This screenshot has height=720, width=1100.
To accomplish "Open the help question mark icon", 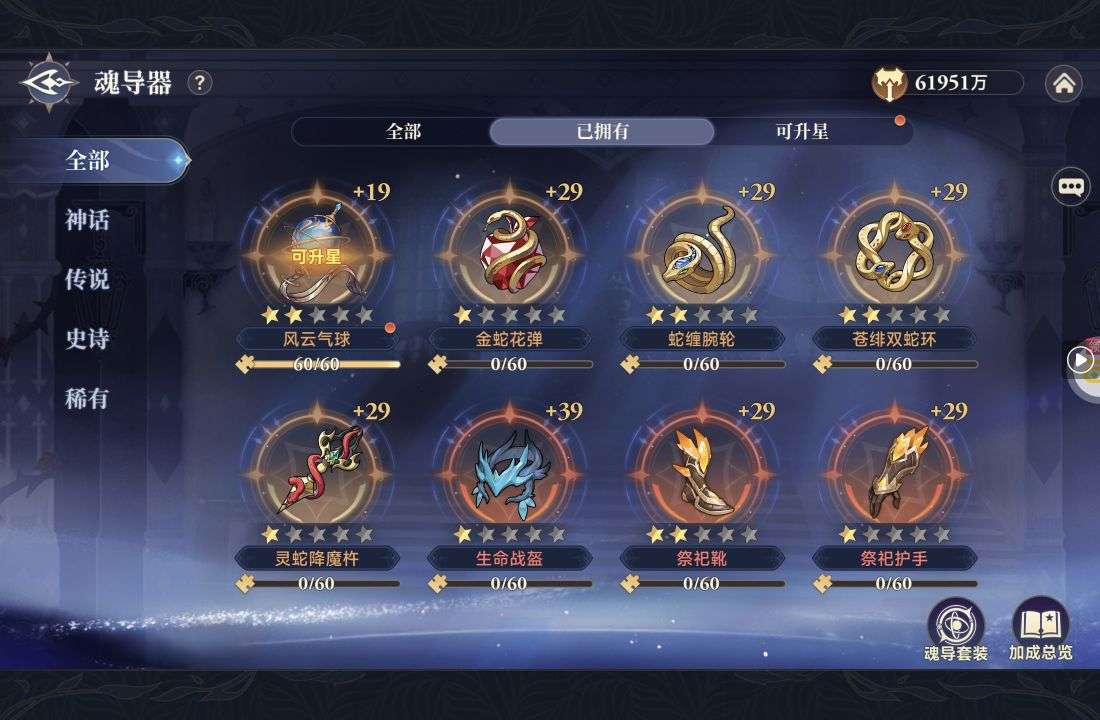I will tap(200, 83).
